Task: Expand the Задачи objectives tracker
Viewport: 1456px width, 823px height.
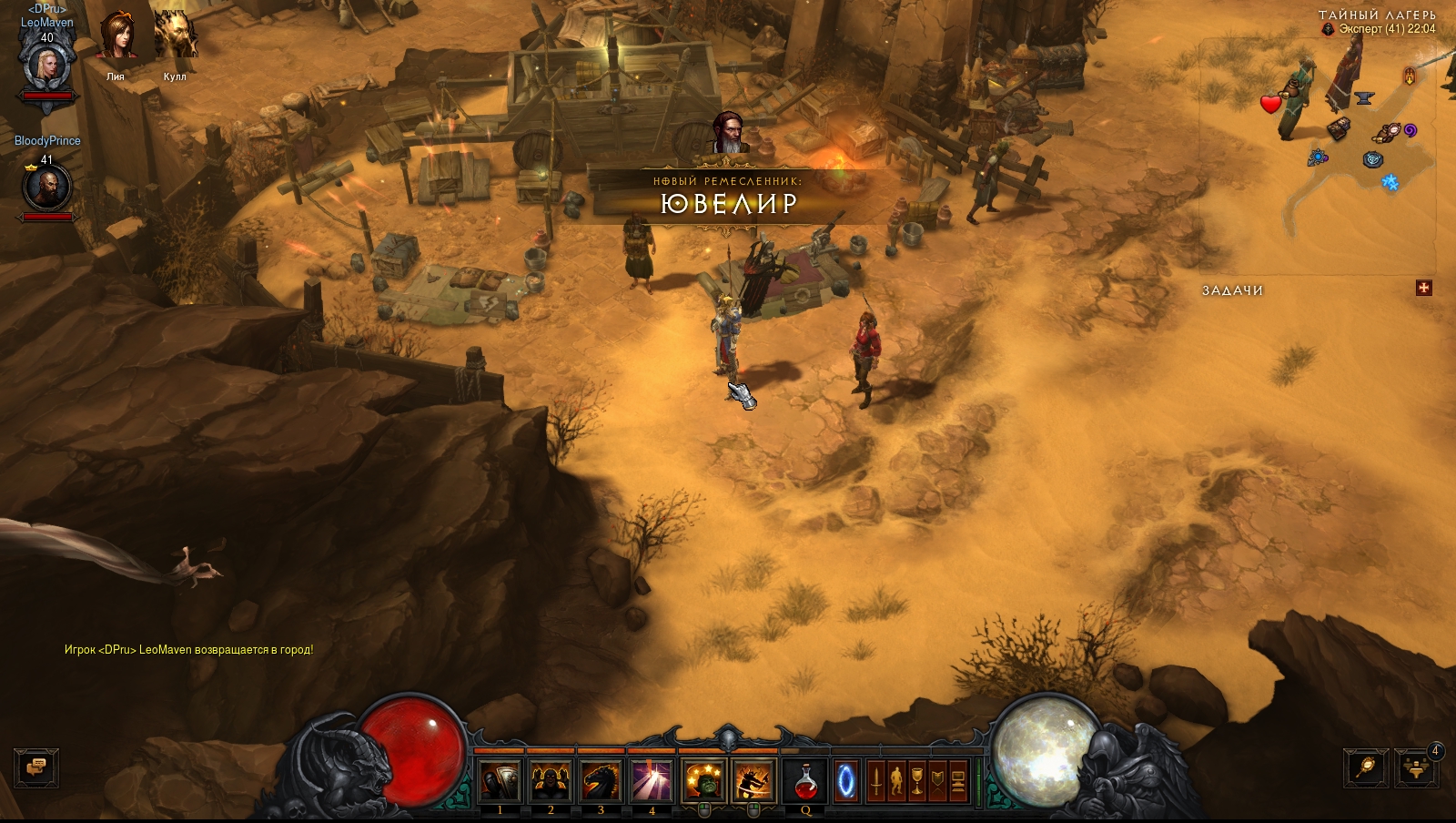Action: (x=1424, y=289)
